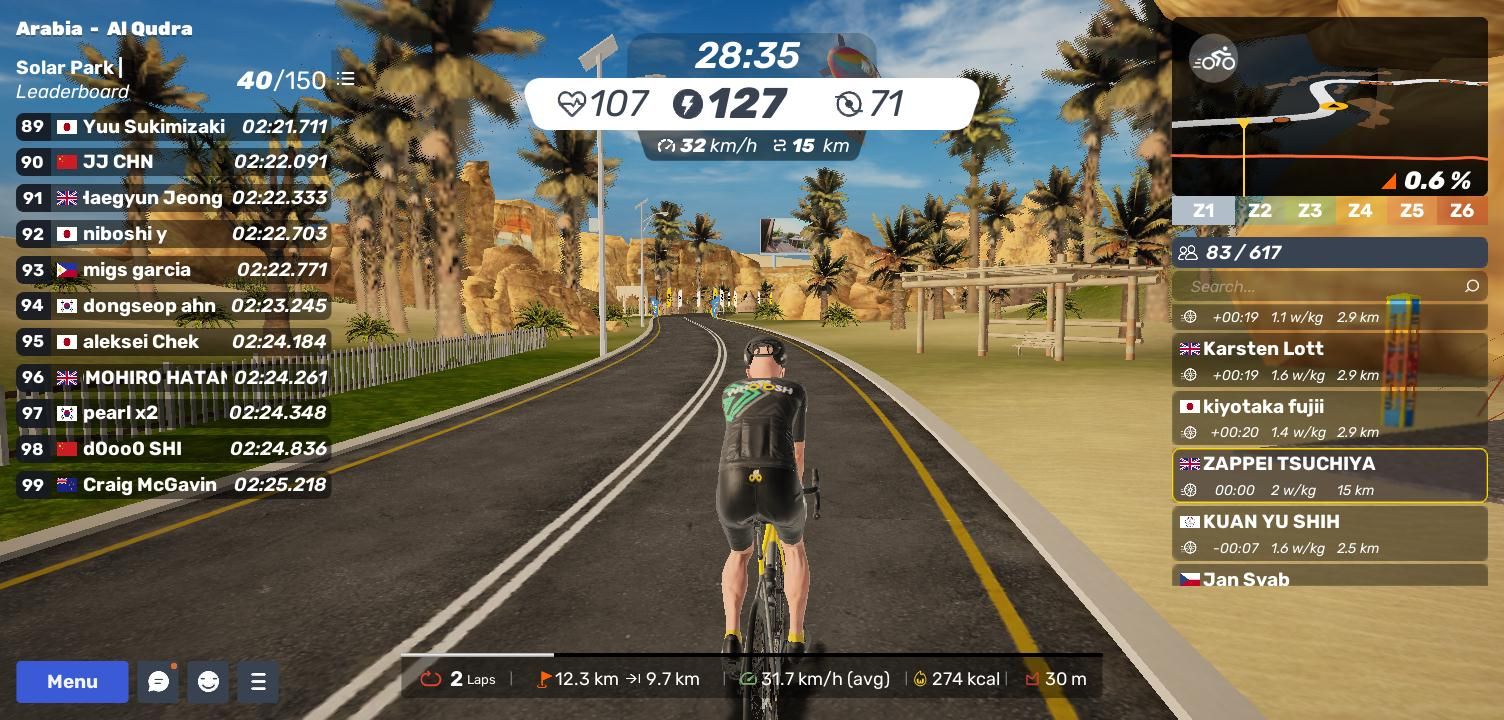
Task: Select ZAPPEI TSUCHIYA highlighted rider row
Action: (x=1329, y=476)
